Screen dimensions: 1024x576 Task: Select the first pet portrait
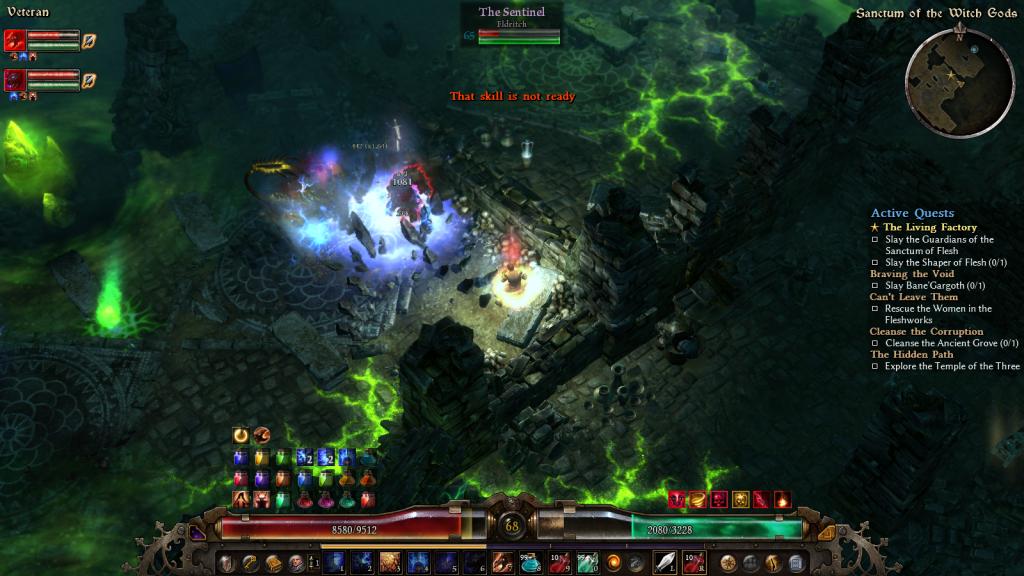pos(15,40)
